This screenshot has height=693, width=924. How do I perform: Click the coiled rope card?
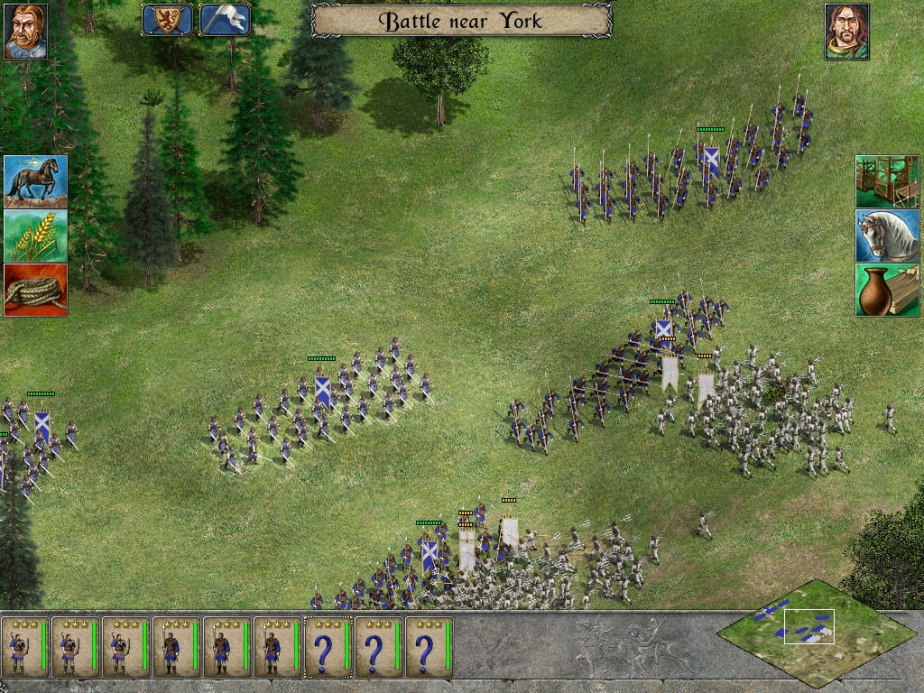pyautogui.click(x=36, y=290)
